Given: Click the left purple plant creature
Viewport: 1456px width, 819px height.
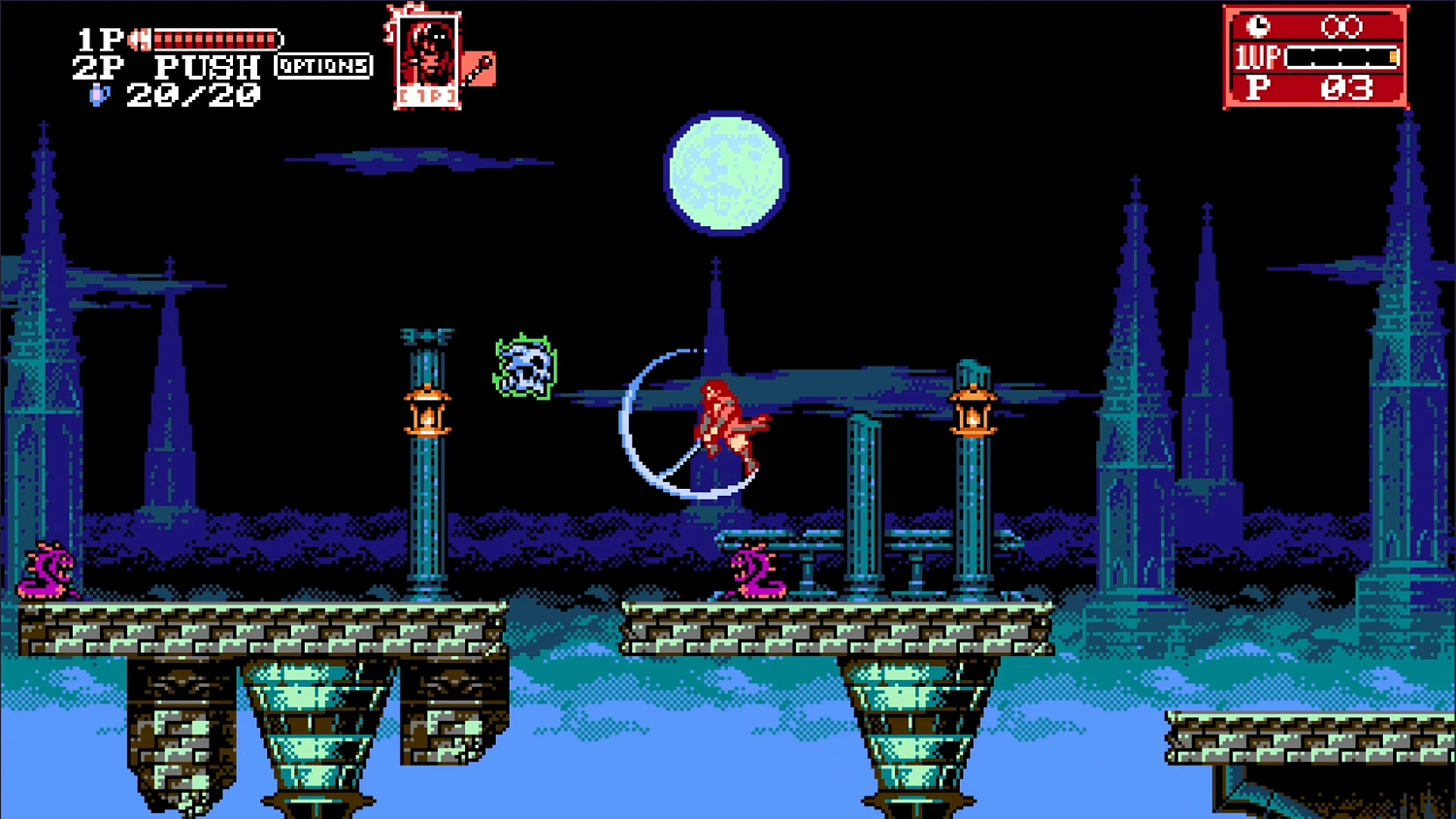Looking at the screenshot, I should click(x=47, y=571).
